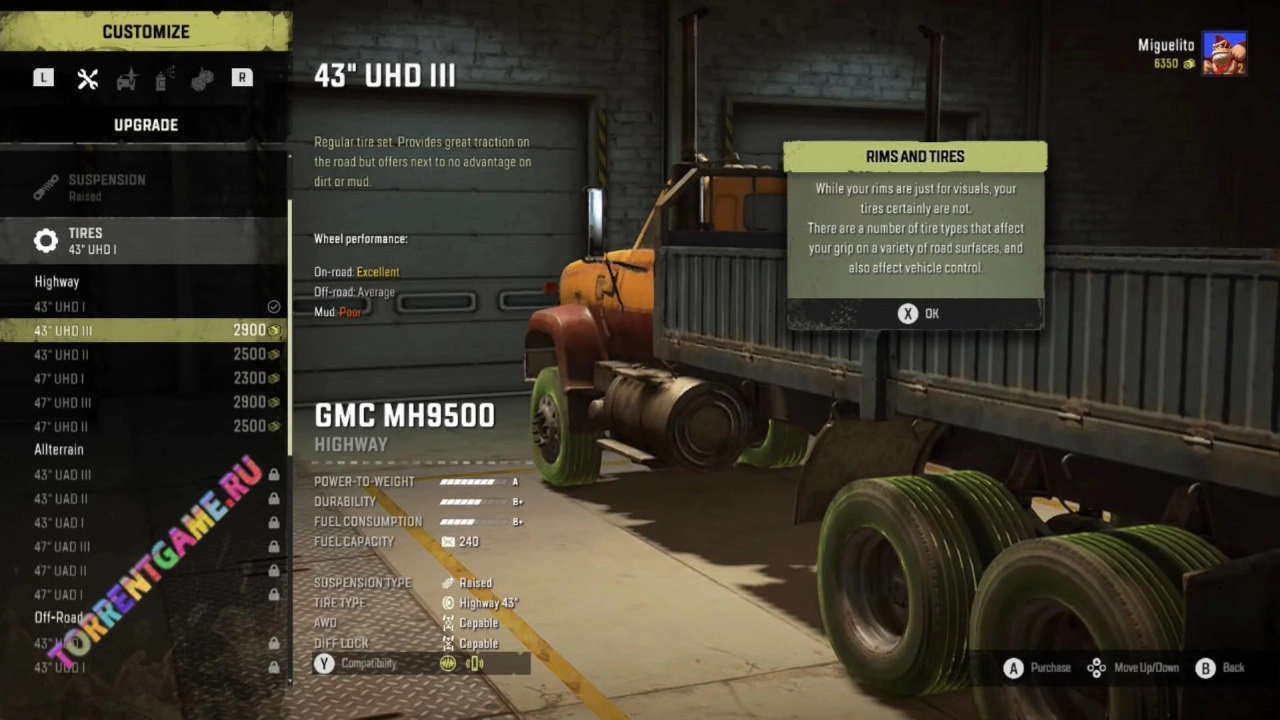
Task: Open the fourth Customize tab icon
Action: (203, 79)
